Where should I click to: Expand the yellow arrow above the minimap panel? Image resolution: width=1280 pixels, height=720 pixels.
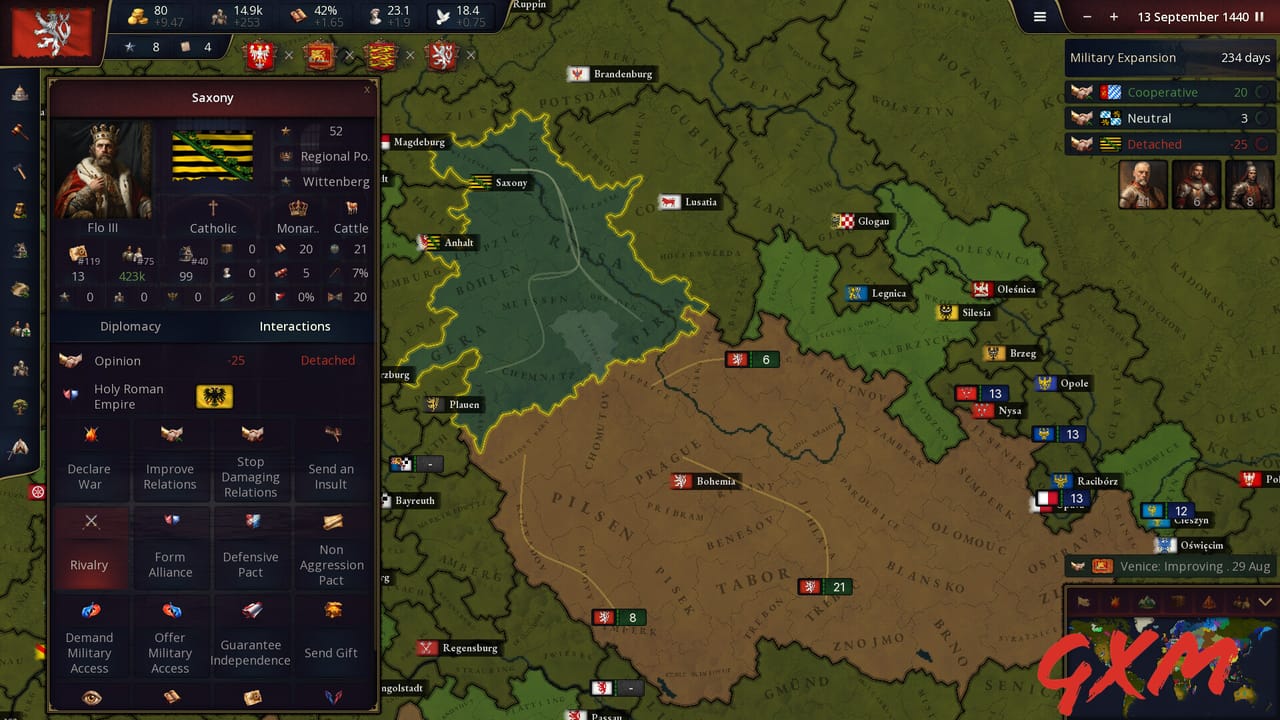[1265, 601]
